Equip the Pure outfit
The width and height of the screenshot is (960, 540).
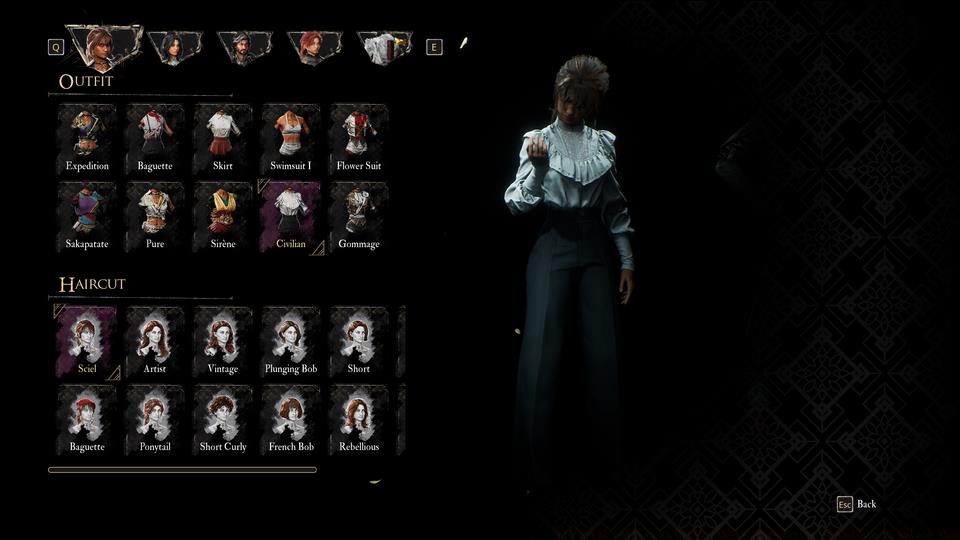pyautogui.click(x=155, y=216)
